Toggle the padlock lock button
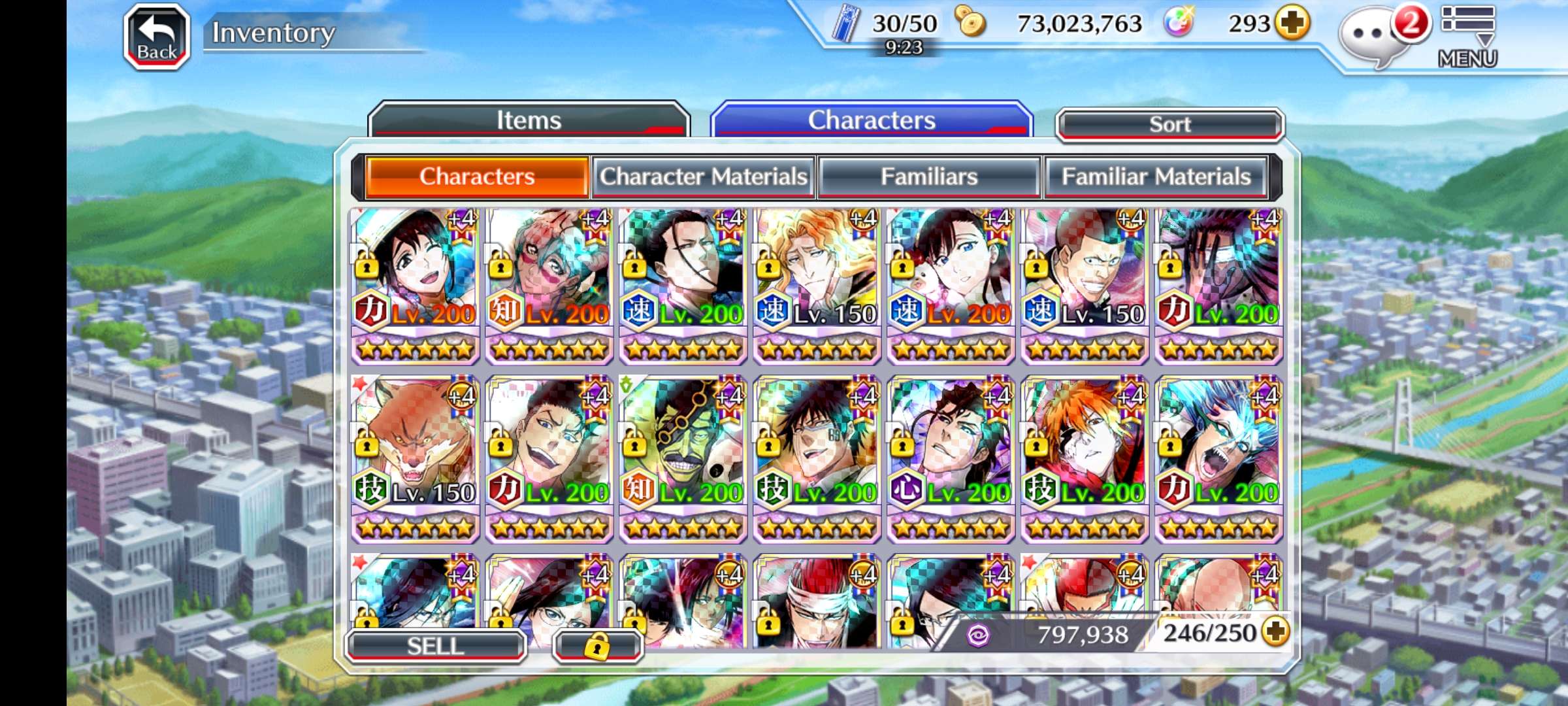The image size is (1568, 706). coord(597,646)
